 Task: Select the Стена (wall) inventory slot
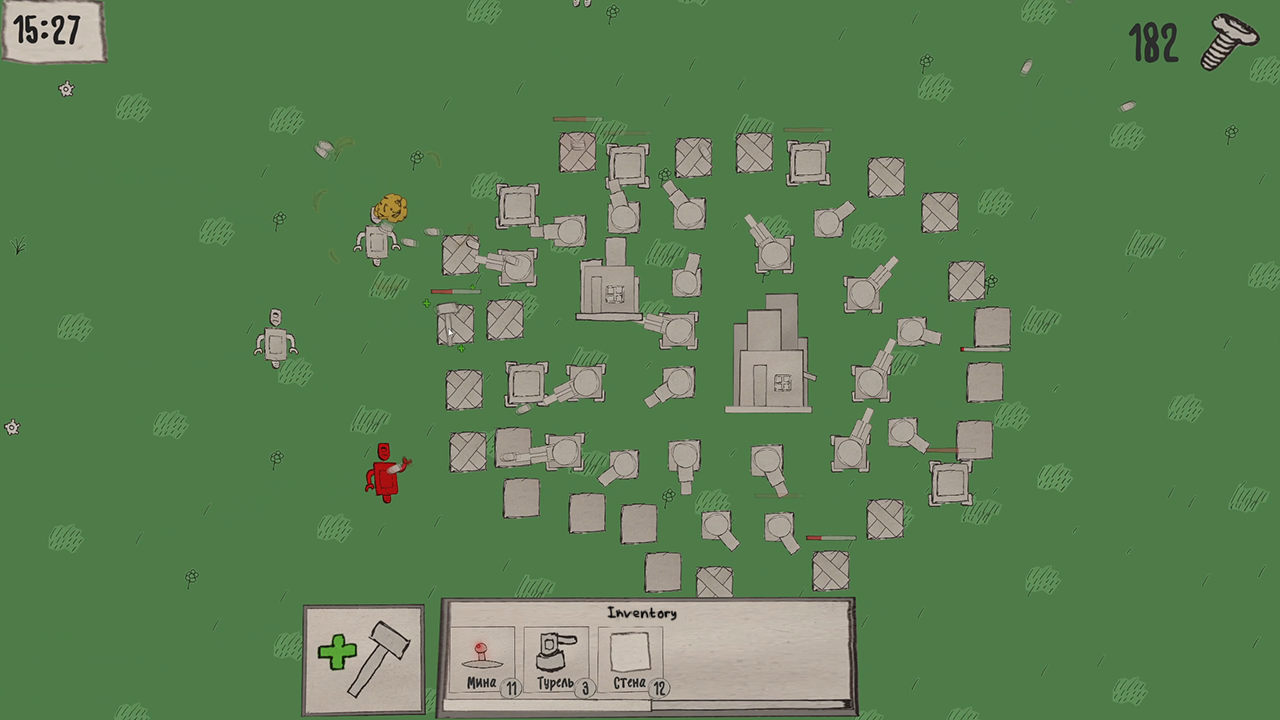[629, 655]
